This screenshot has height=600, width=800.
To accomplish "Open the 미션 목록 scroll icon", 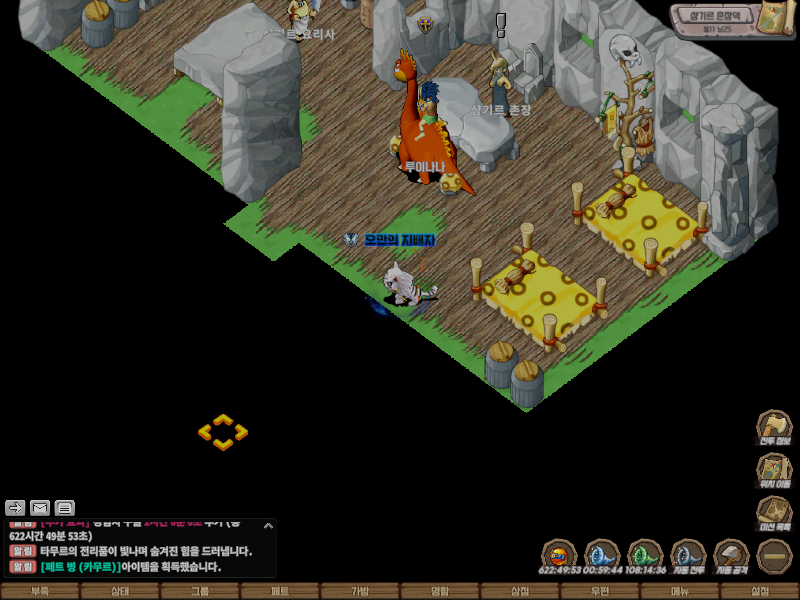I will 774,512.
